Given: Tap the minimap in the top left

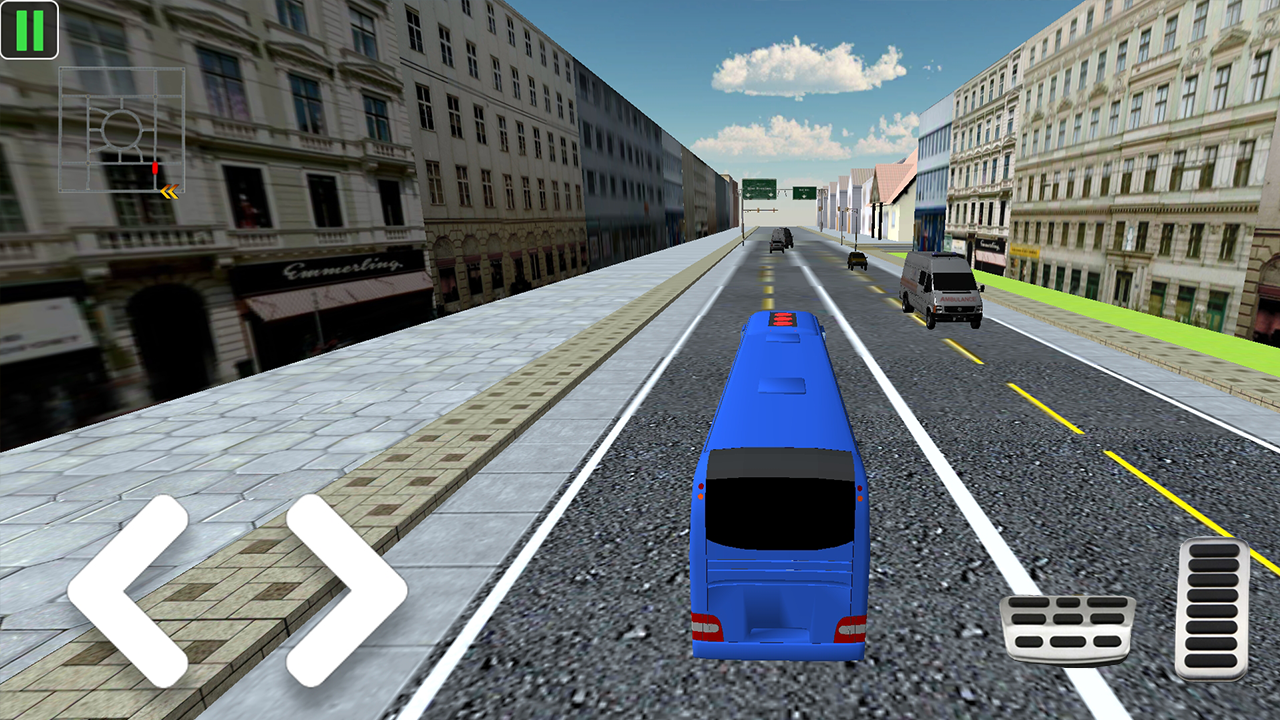Looking at the screenshot, I should [x=122, y=125].
